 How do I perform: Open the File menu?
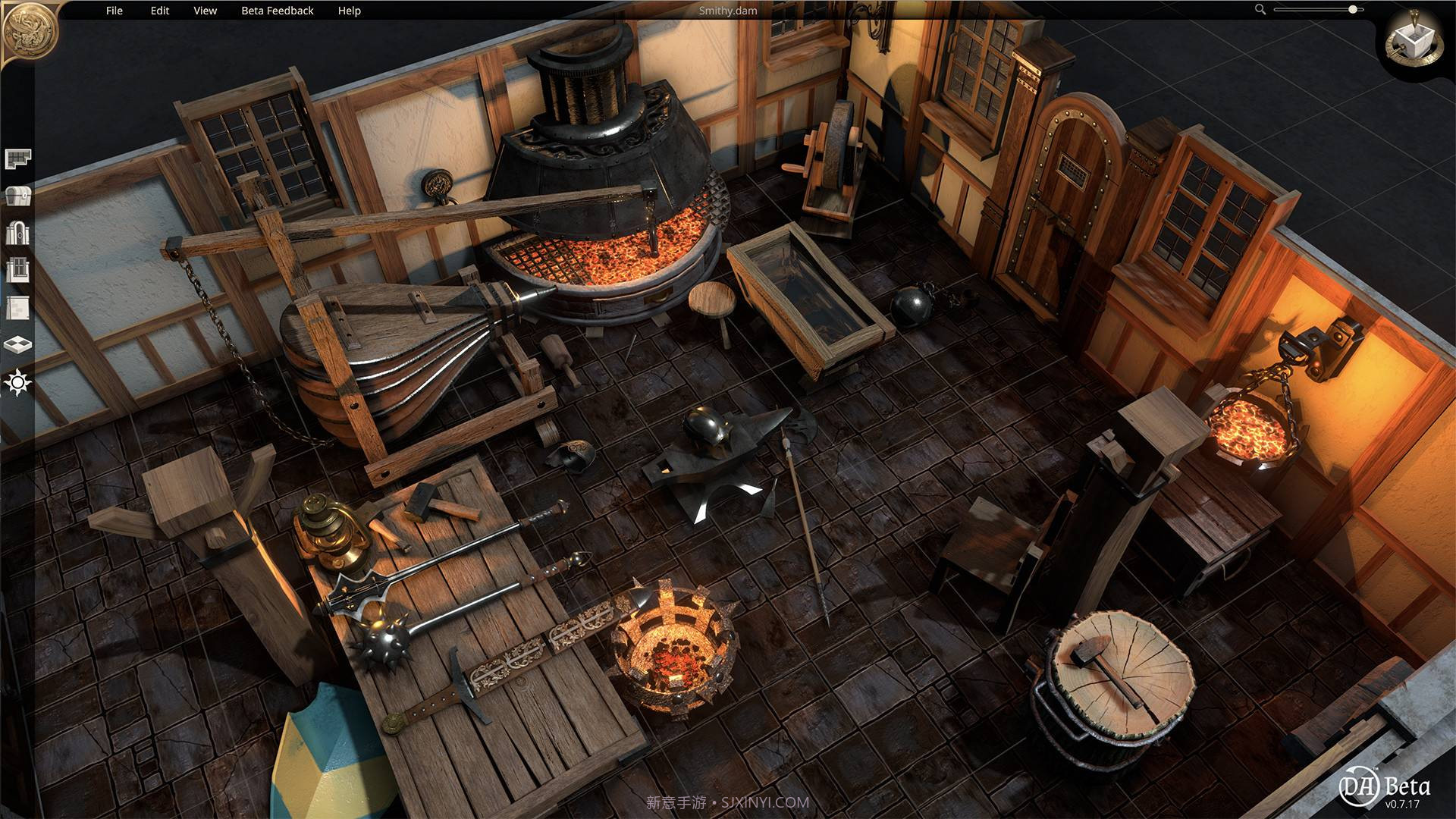pos(114,11)
